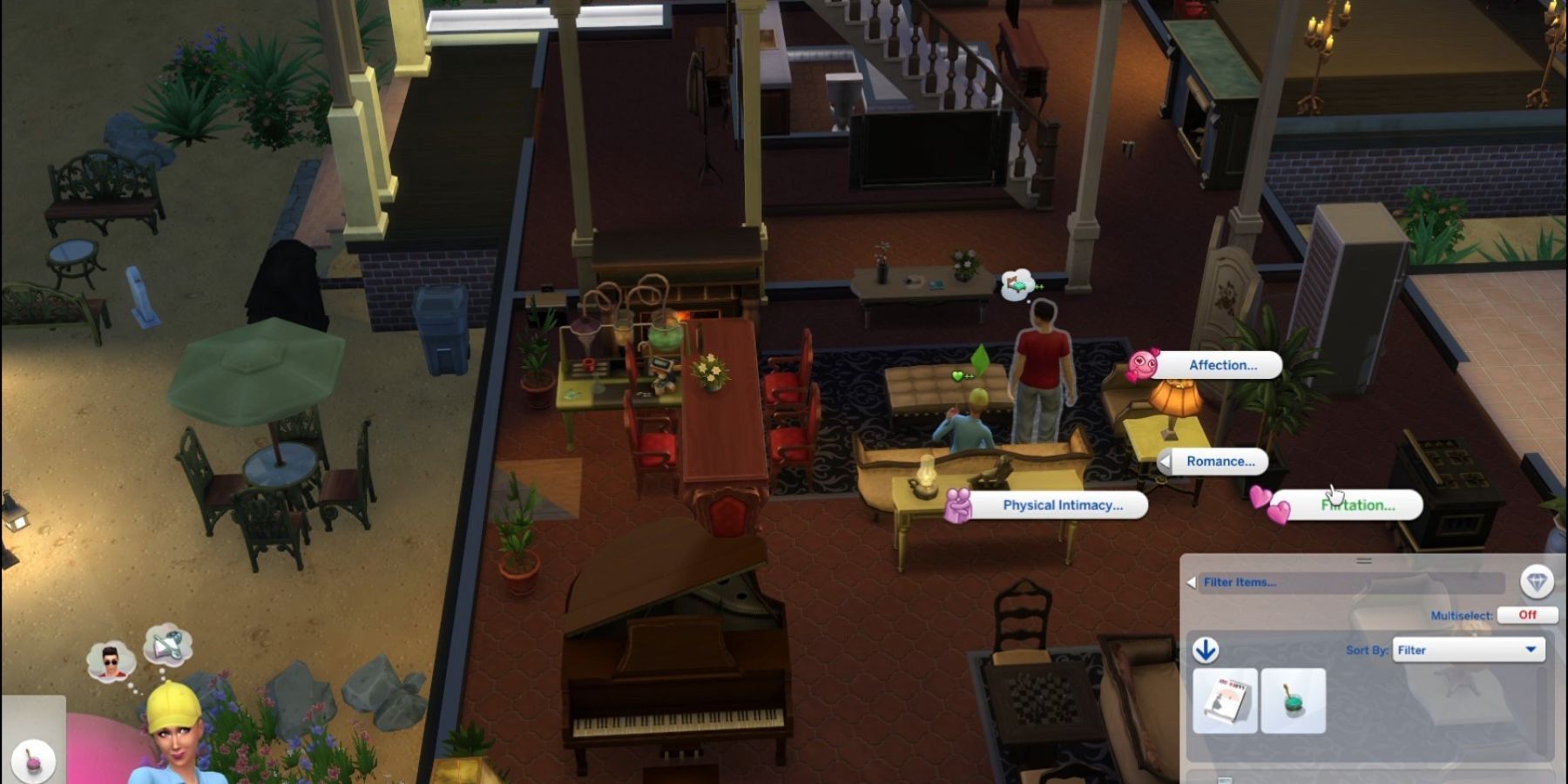Click the hugging couple icon beside Physical Intimacy
1568x784 pixels.
pos(958,505)
